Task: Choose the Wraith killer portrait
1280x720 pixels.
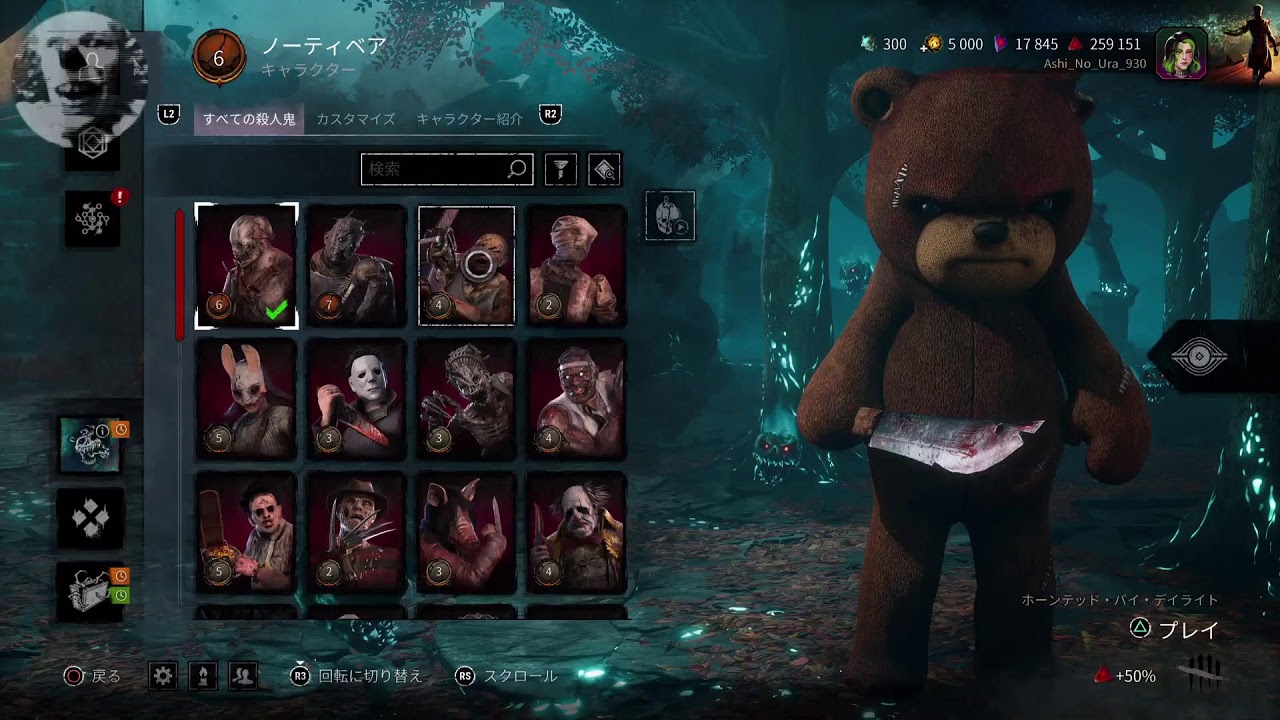Action: click(x=356, y=266)
